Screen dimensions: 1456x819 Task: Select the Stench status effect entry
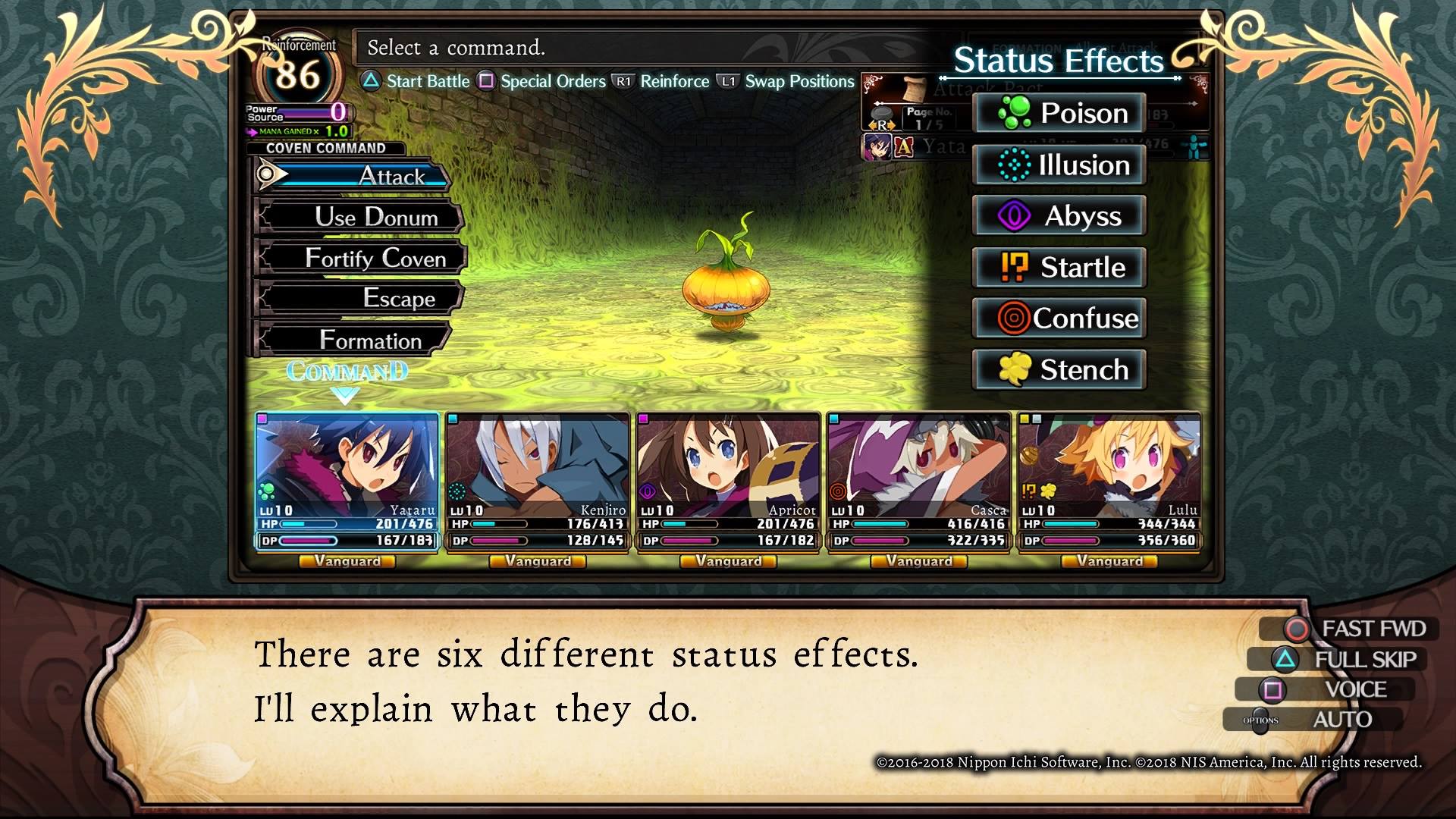(x=1059, y=369)
